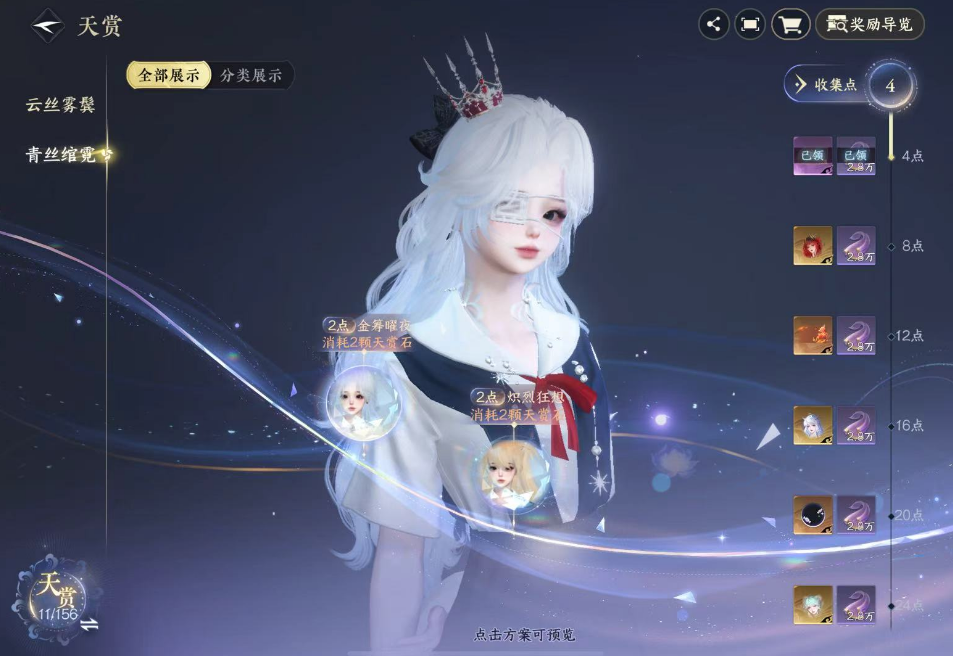Open the shopping cart
This screenshot has width=953, height=656.
tap(791, 25)
